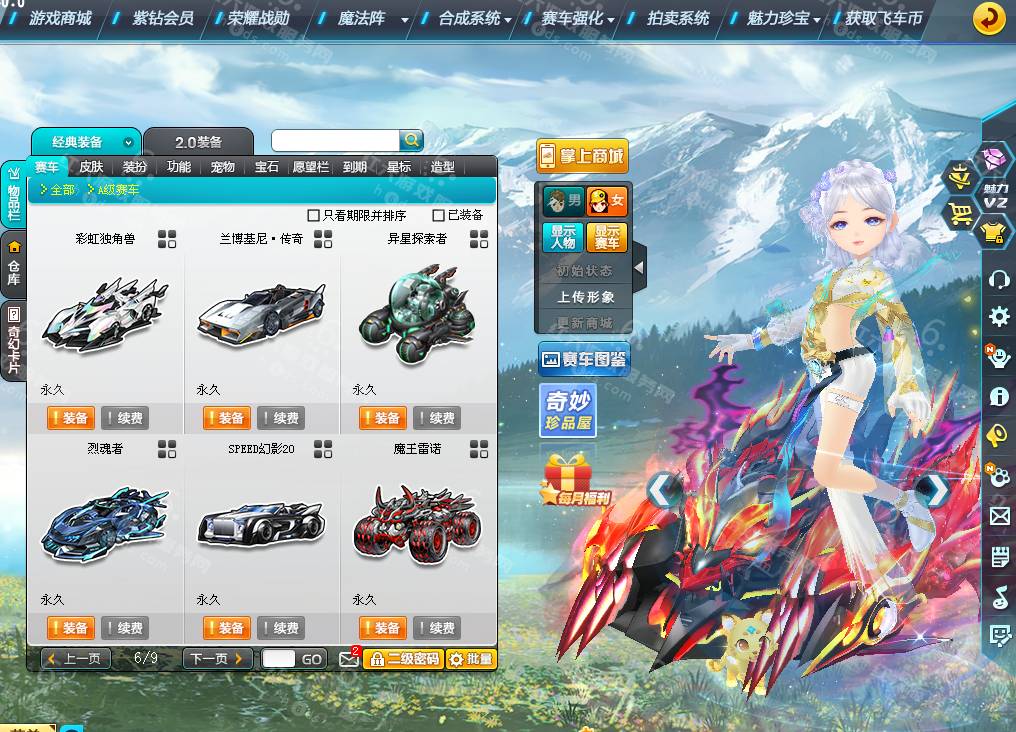This screenshot has height=732, width=1016.
Task: Select the 女 female character option
Action: 607,201
